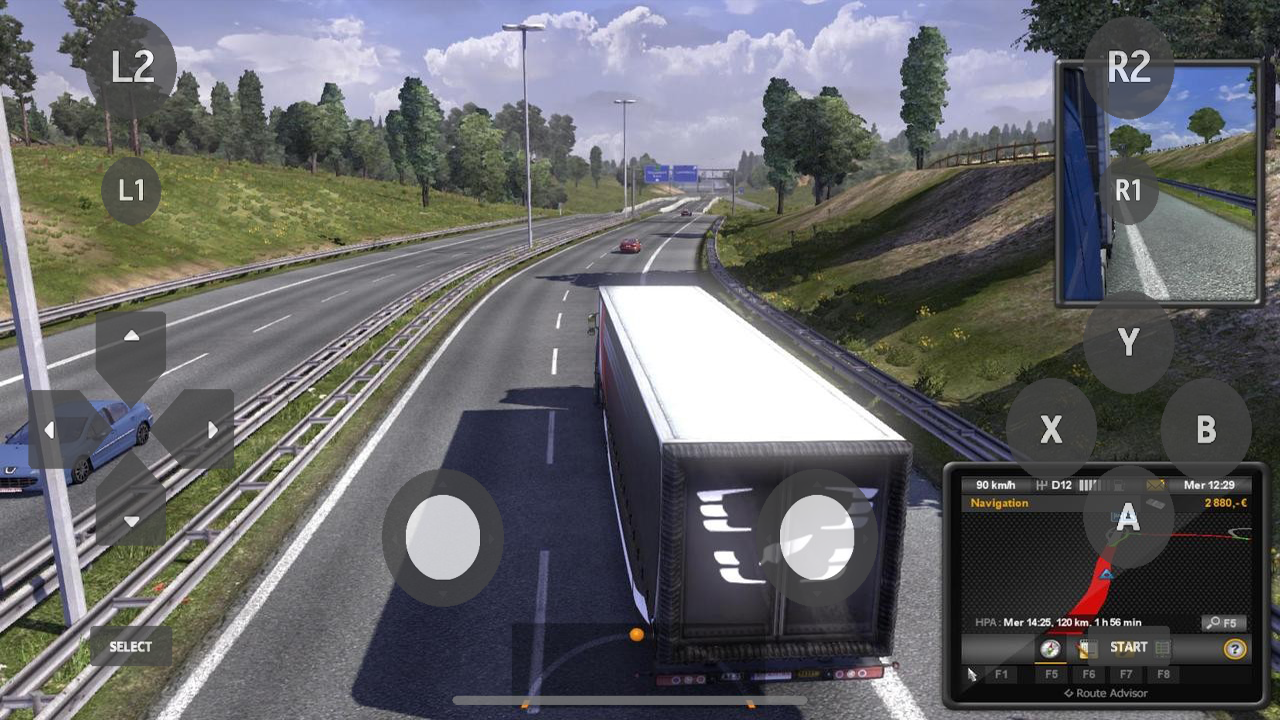Switch to the F1 tab

coord(1003,674)
